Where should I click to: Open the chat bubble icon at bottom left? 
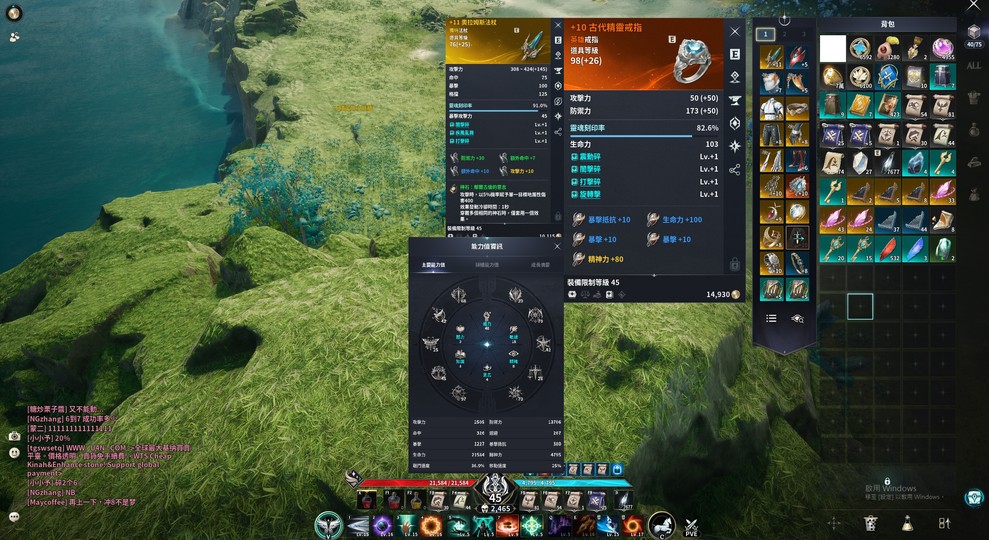click(x=14, y=517)
